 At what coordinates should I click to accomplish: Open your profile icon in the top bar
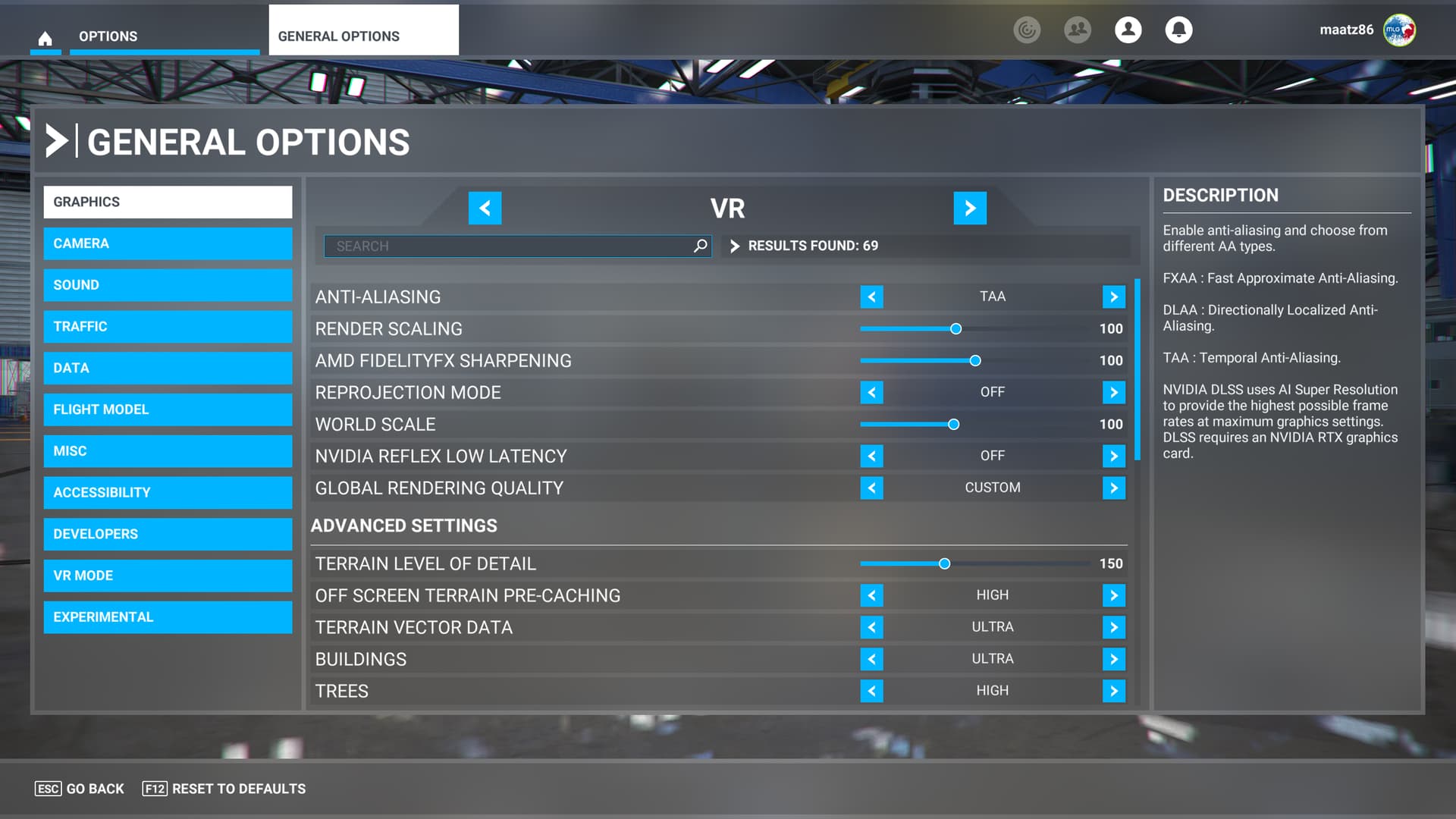[x=1128, y=30]
